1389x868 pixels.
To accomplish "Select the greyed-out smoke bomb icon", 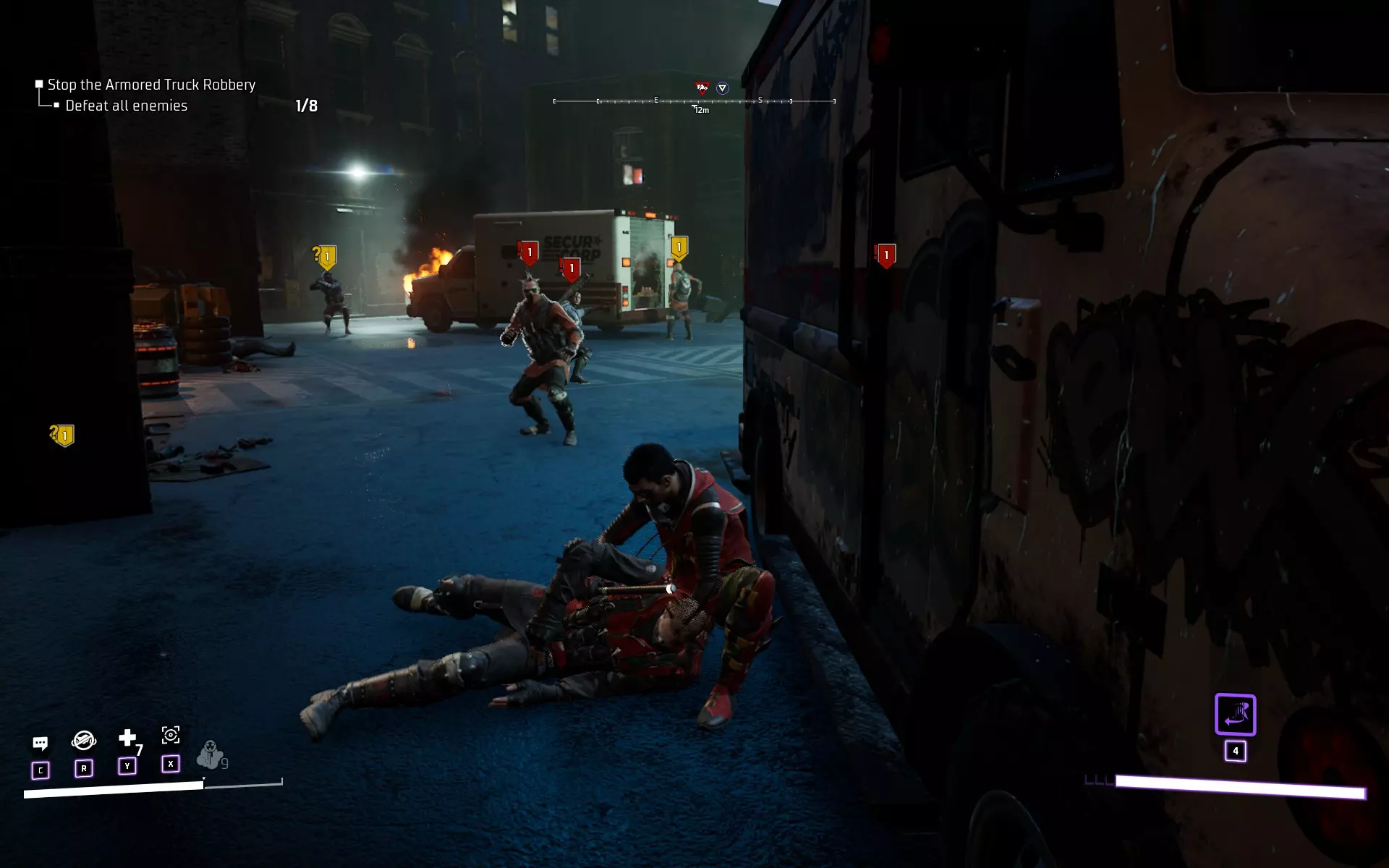I will [210, 754].
